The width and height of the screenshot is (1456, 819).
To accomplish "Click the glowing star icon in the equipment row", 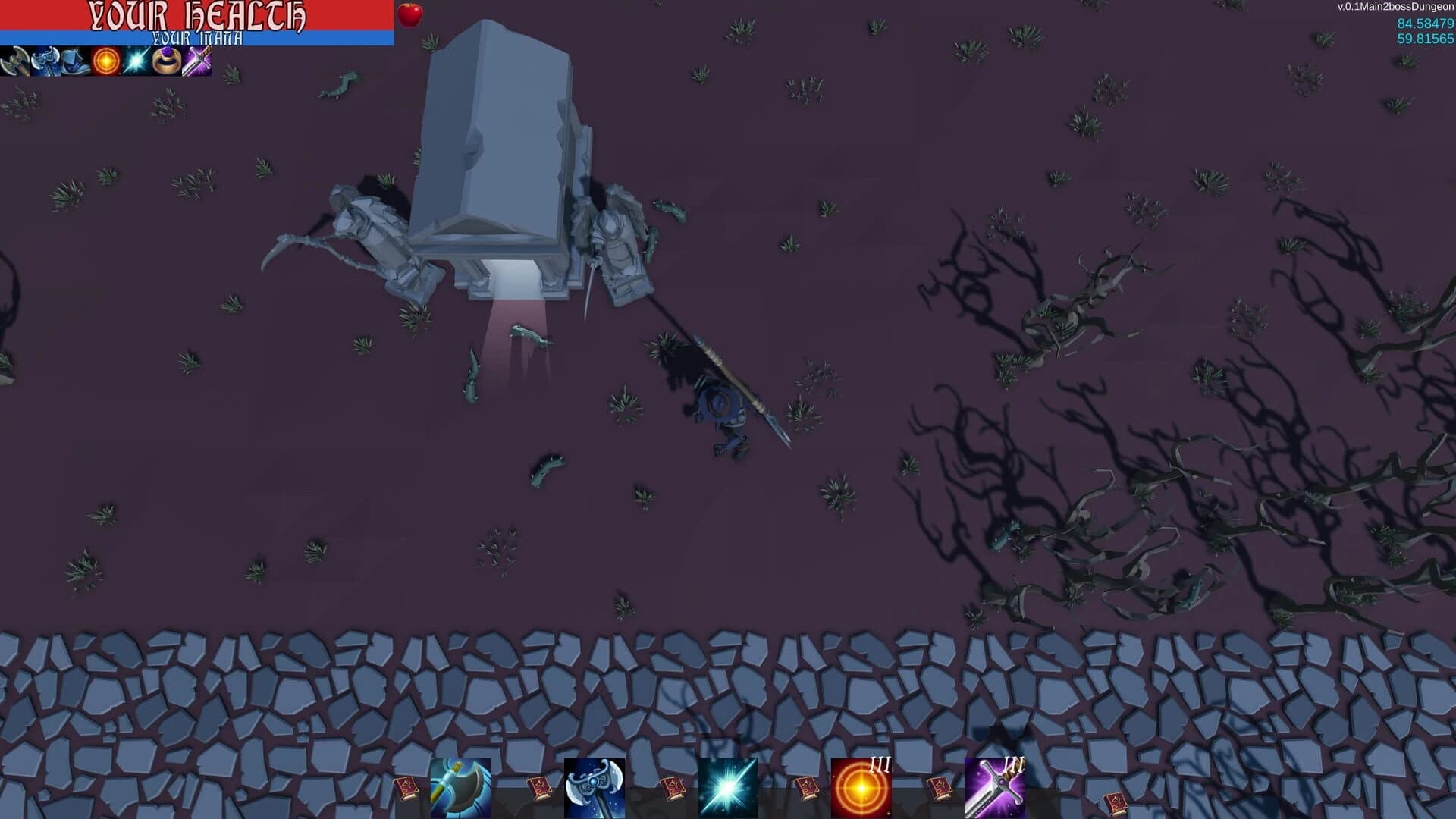I will pos(134,62).
